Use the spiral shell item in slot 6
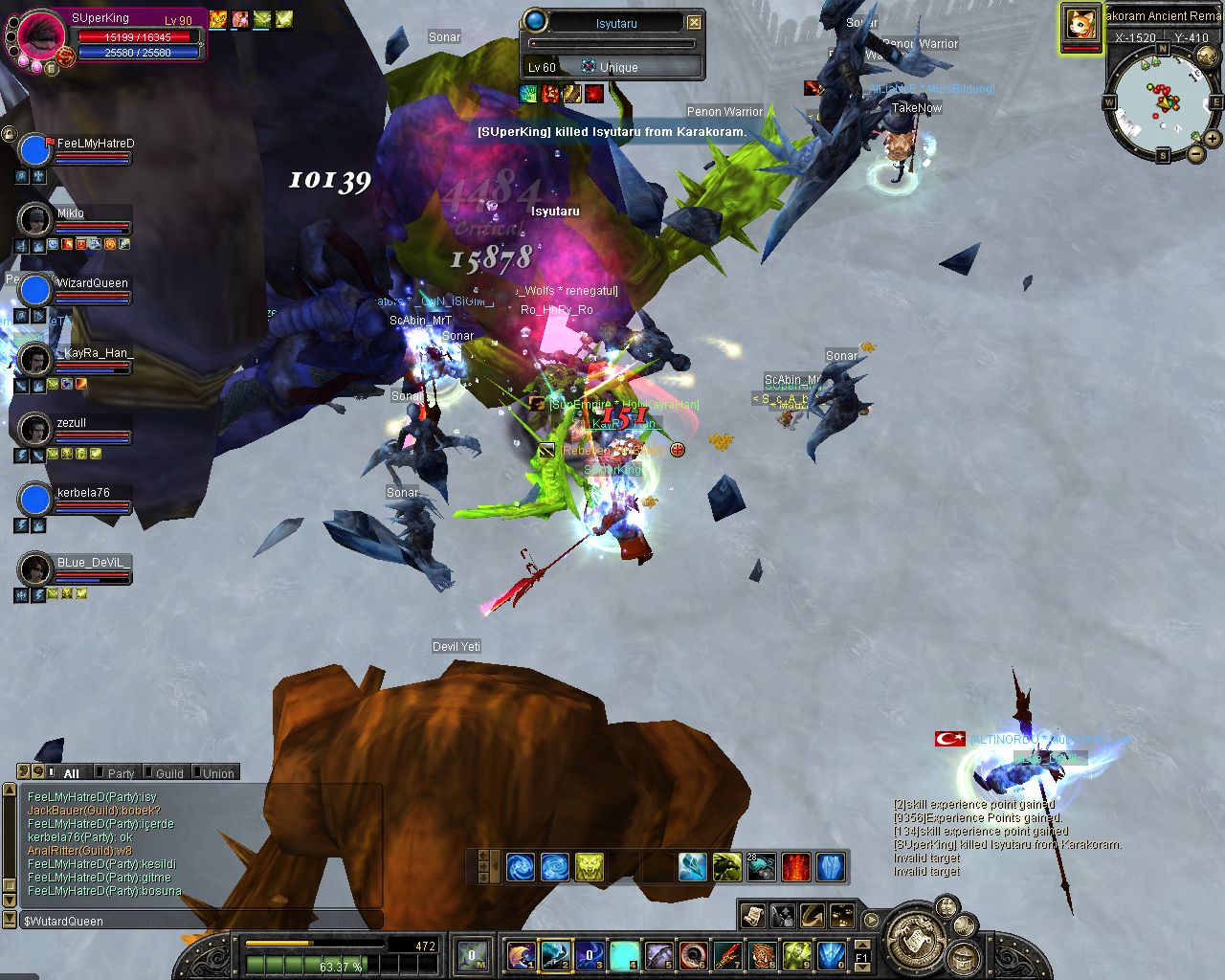This screenshot has width=1225, height=980. coord(694,954)
